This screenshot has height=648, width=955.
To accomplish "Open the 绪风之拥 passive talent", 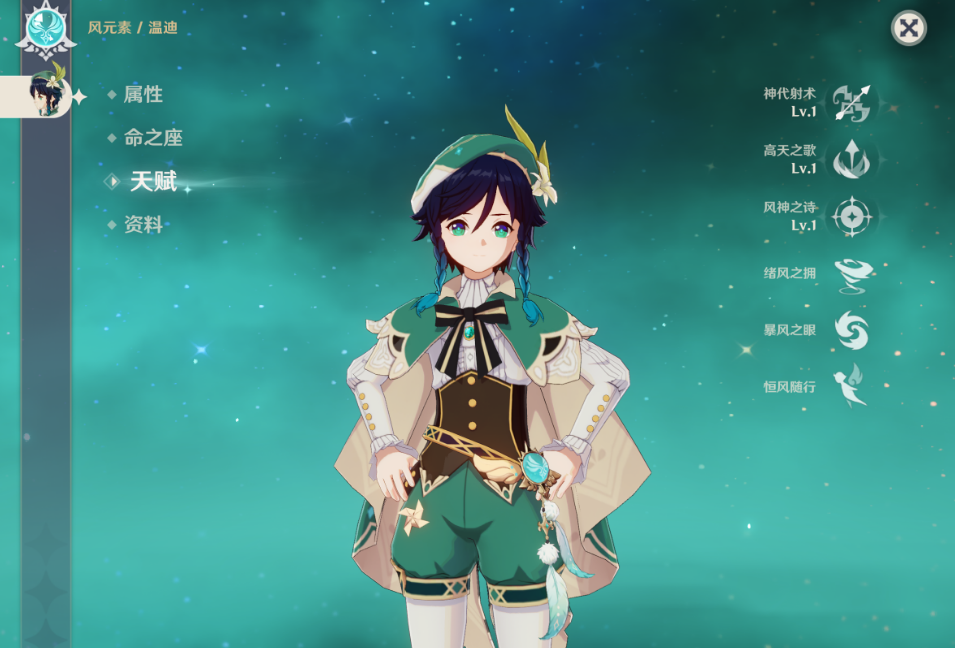I will click(852, 274).
